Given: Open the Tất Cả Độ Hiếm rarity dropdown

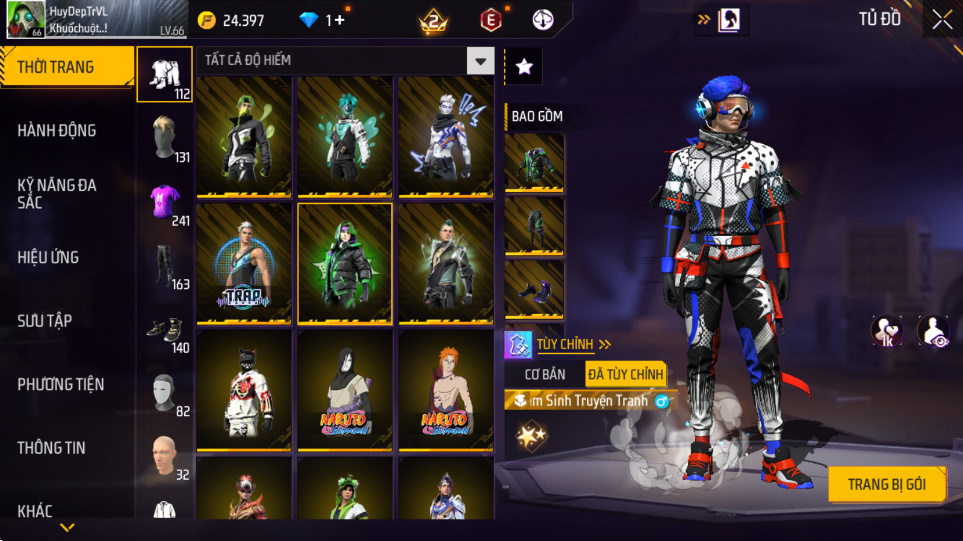Looking at the screenshot, I should tap(345, 61).
